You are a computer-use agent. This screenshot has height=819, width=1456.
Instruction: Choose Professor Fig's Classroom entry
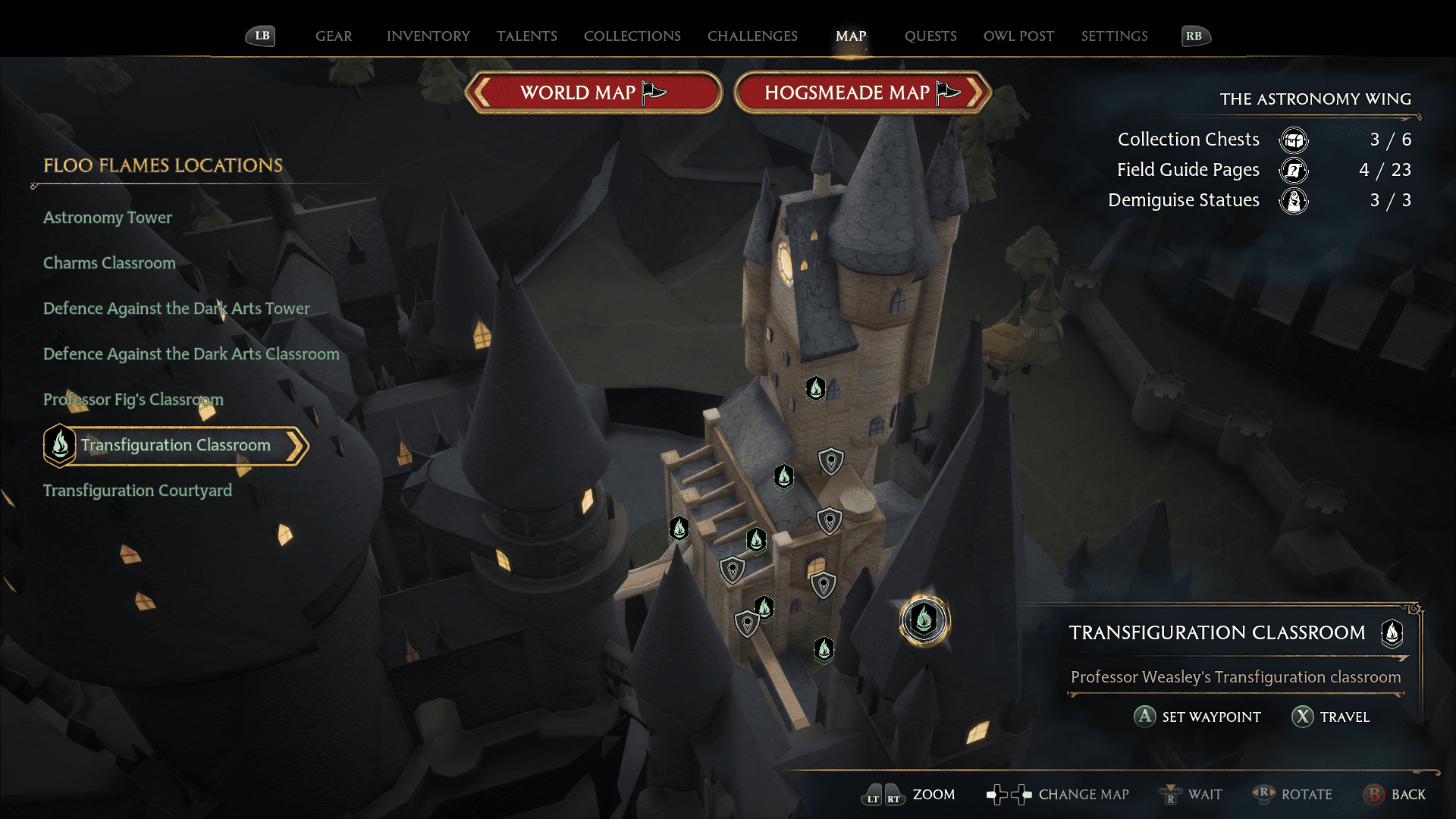[133, 400]
